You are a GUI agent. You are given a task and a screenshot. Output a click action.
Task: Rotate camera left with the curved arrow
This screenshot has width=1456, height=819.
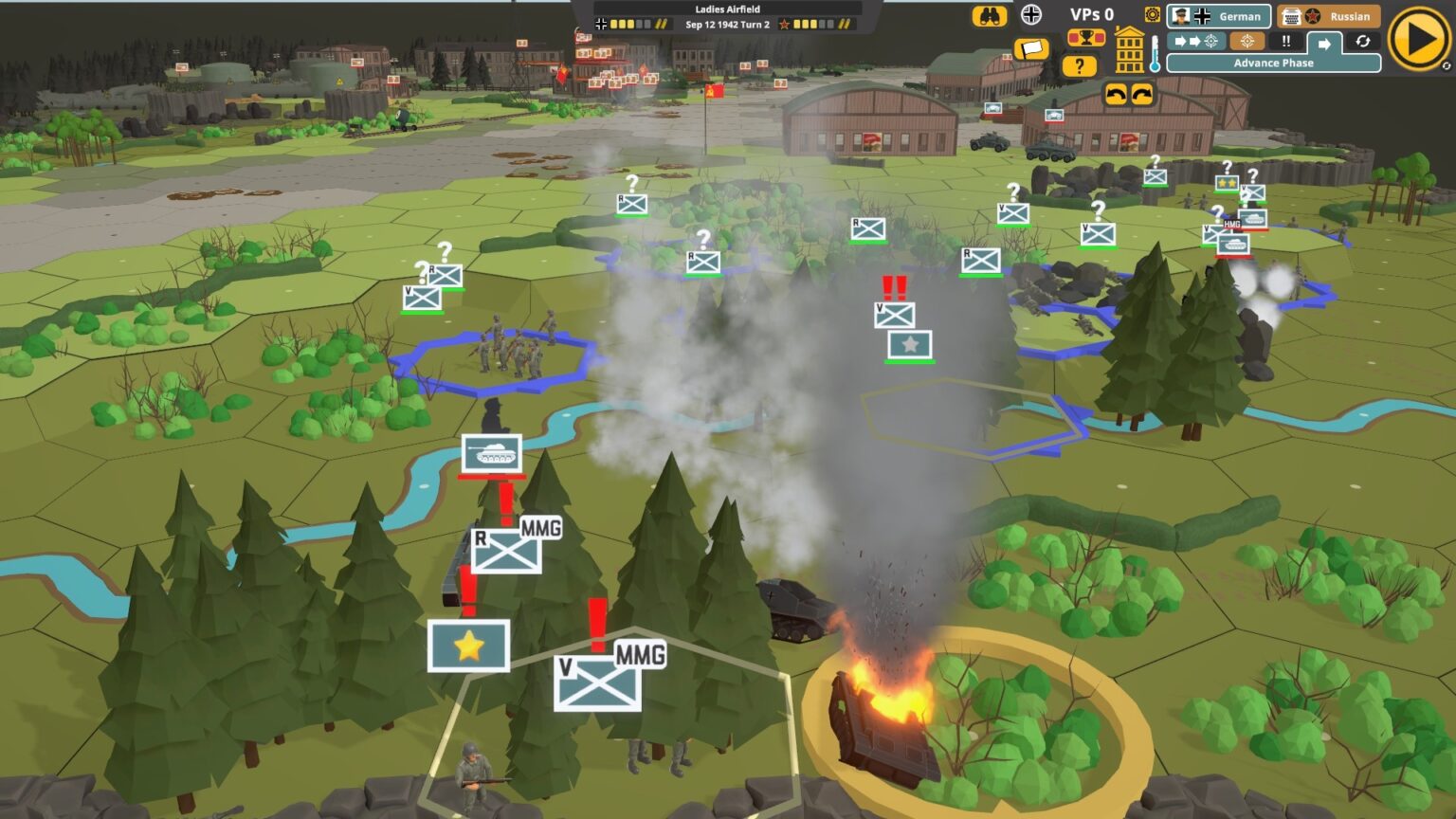pyautogui.click(x=1116, y=94)
